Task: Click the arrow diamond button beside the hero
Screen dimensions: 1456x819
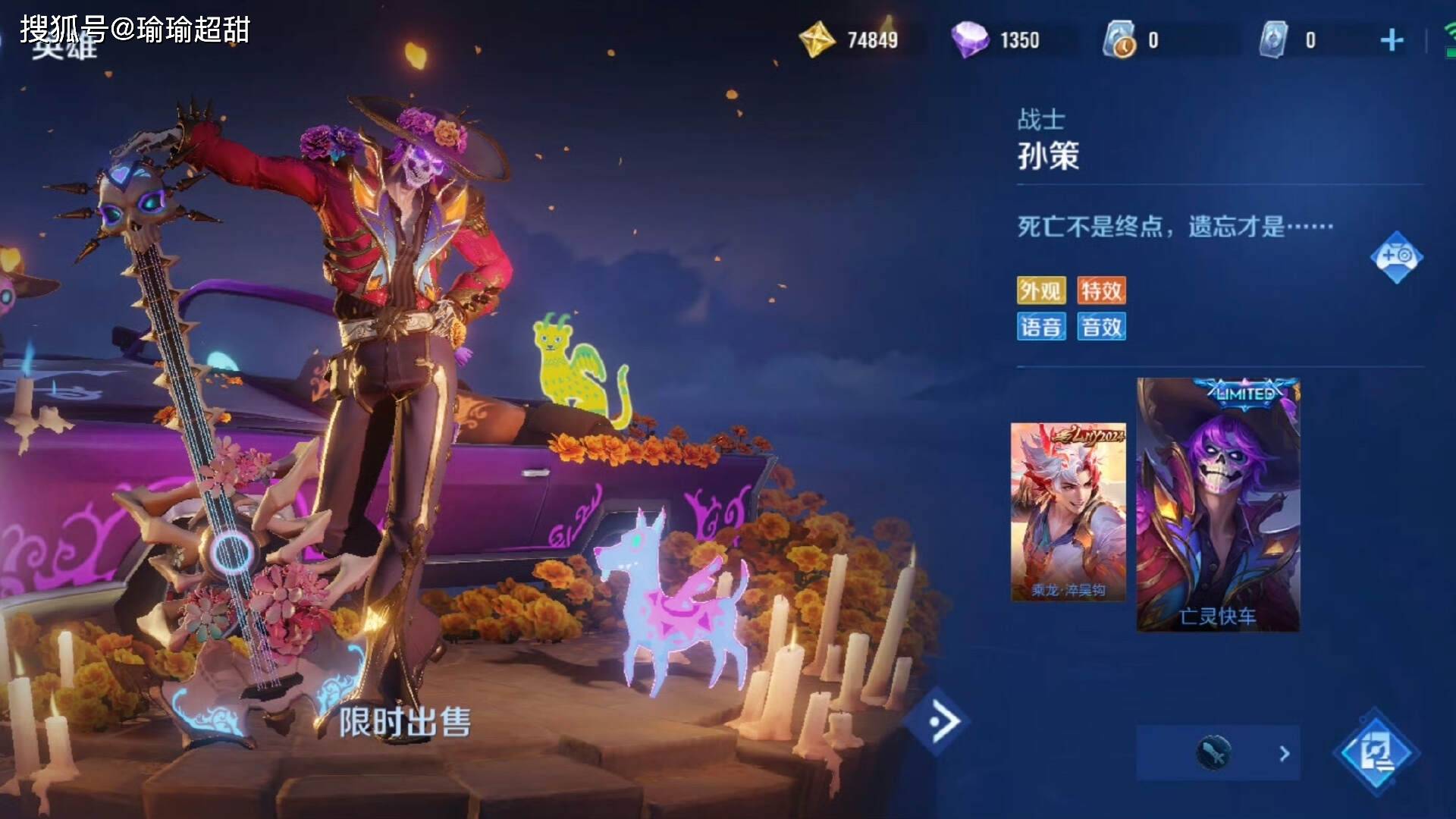Action: click(x=943, y=720)
